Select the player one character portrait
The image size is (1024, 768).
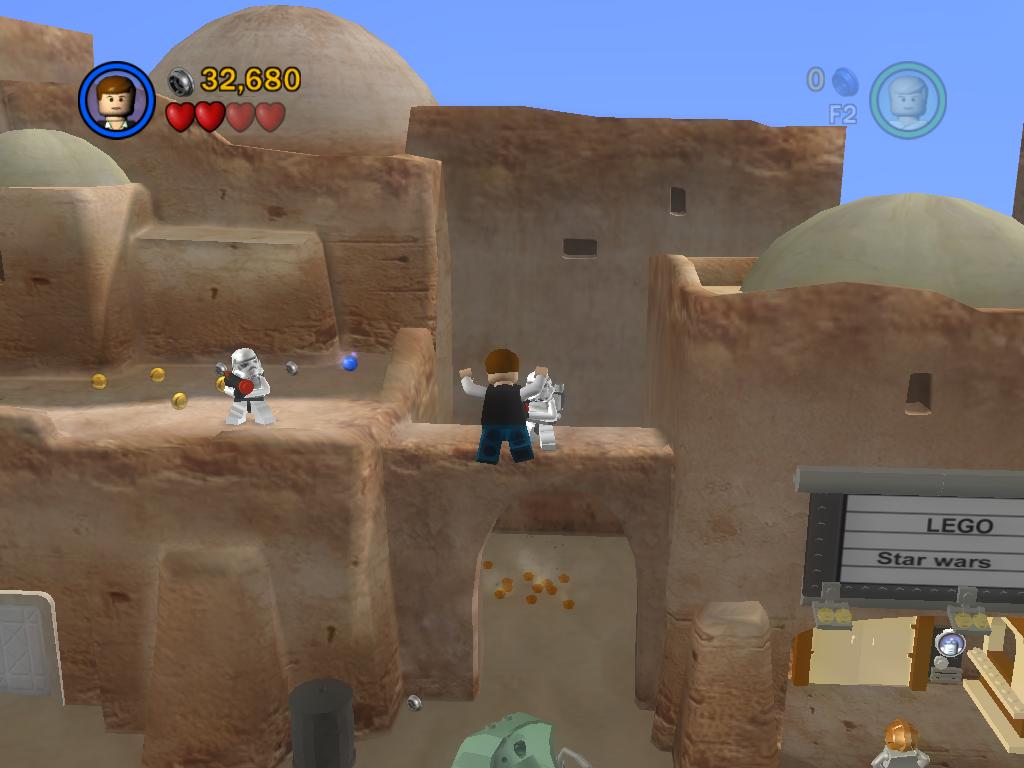[x=116, y=100]
